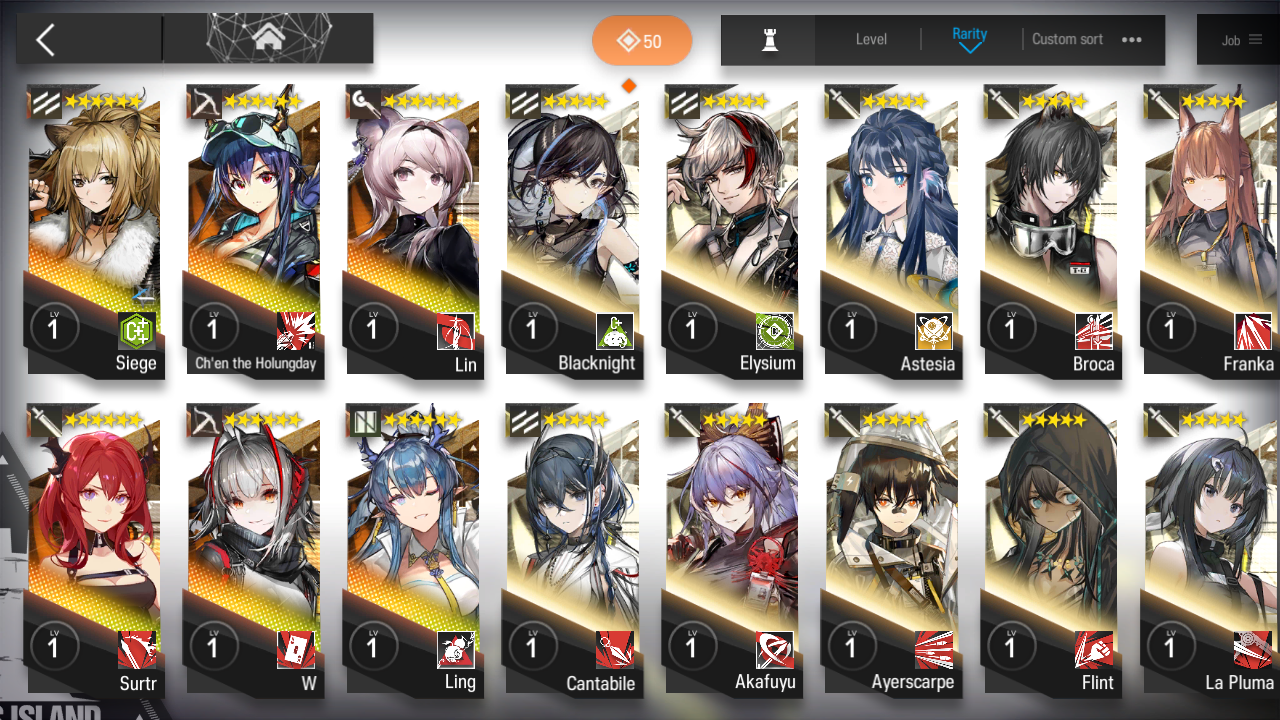Go back using the arrow button

tap(46, 40)
